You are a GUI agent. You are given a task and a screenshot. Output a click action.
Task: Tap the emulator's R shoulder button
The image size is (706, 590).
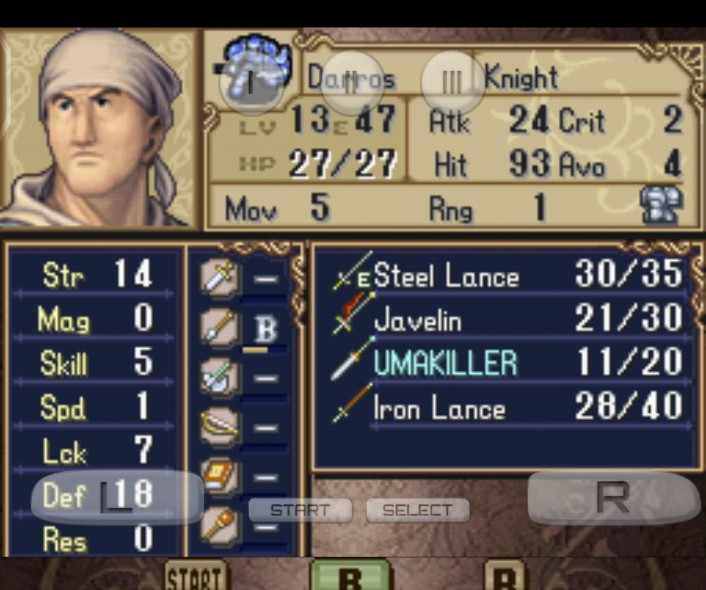coord(612,497)
